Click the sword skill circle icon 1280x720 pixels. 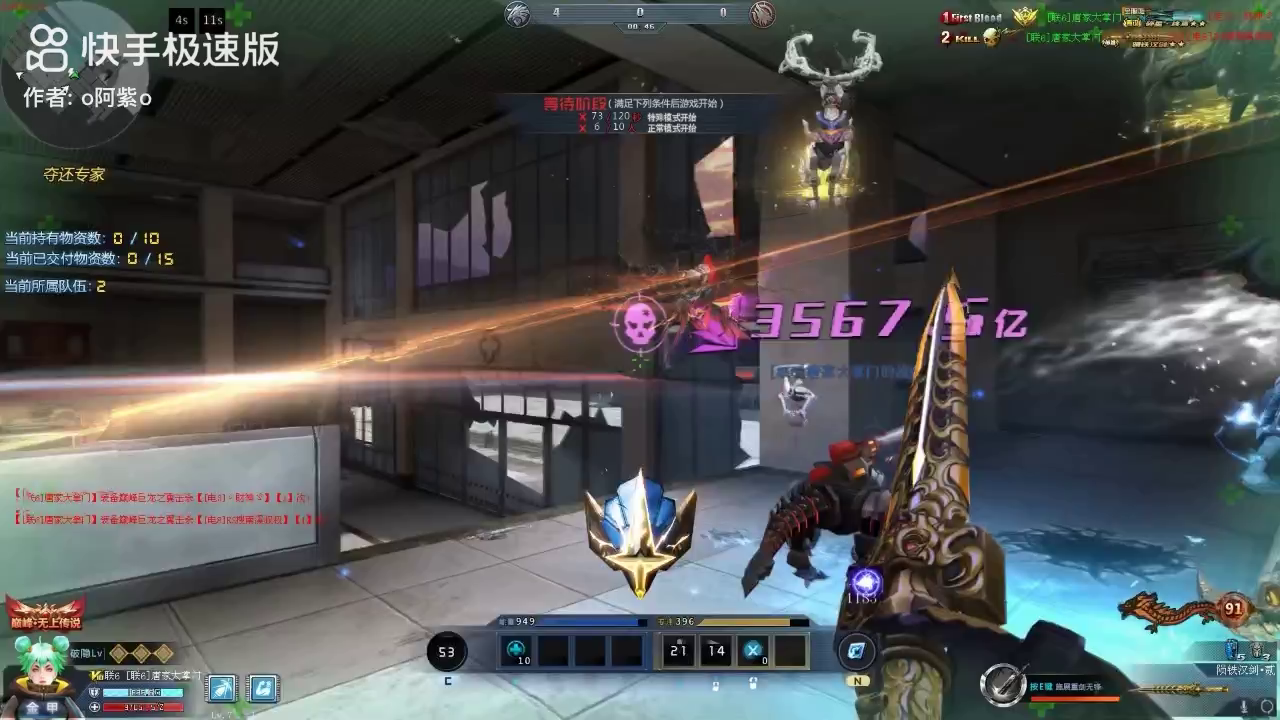pos(1002,684)
